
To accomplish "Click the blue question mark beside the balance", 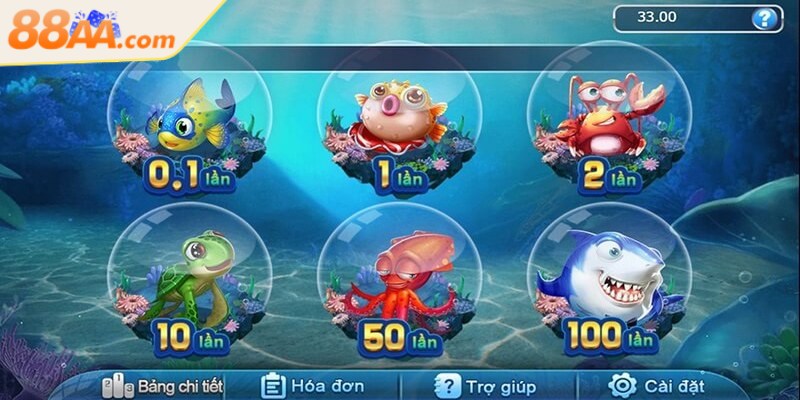I will 765,17.
